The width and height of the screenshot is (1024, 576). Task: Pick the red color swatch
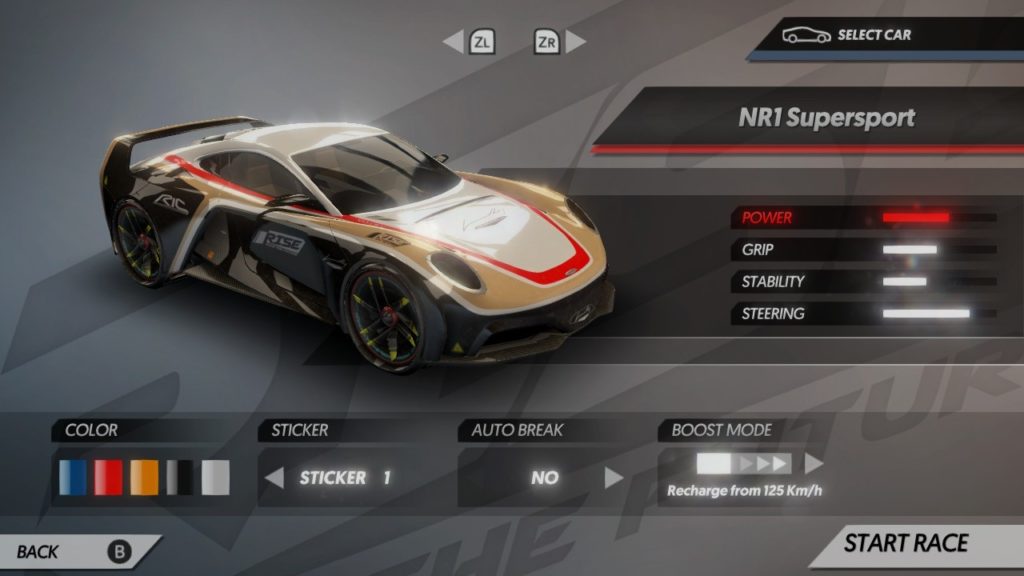[108, 478]
